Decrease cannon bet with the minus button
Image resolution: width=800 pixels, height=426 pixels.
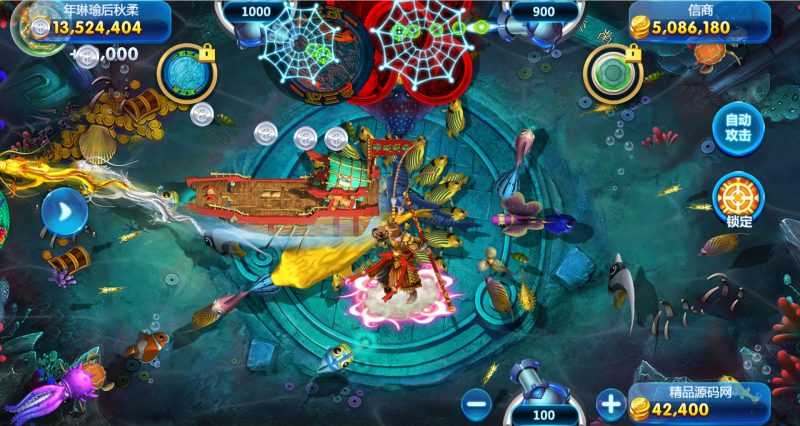[x=477, y=405]
